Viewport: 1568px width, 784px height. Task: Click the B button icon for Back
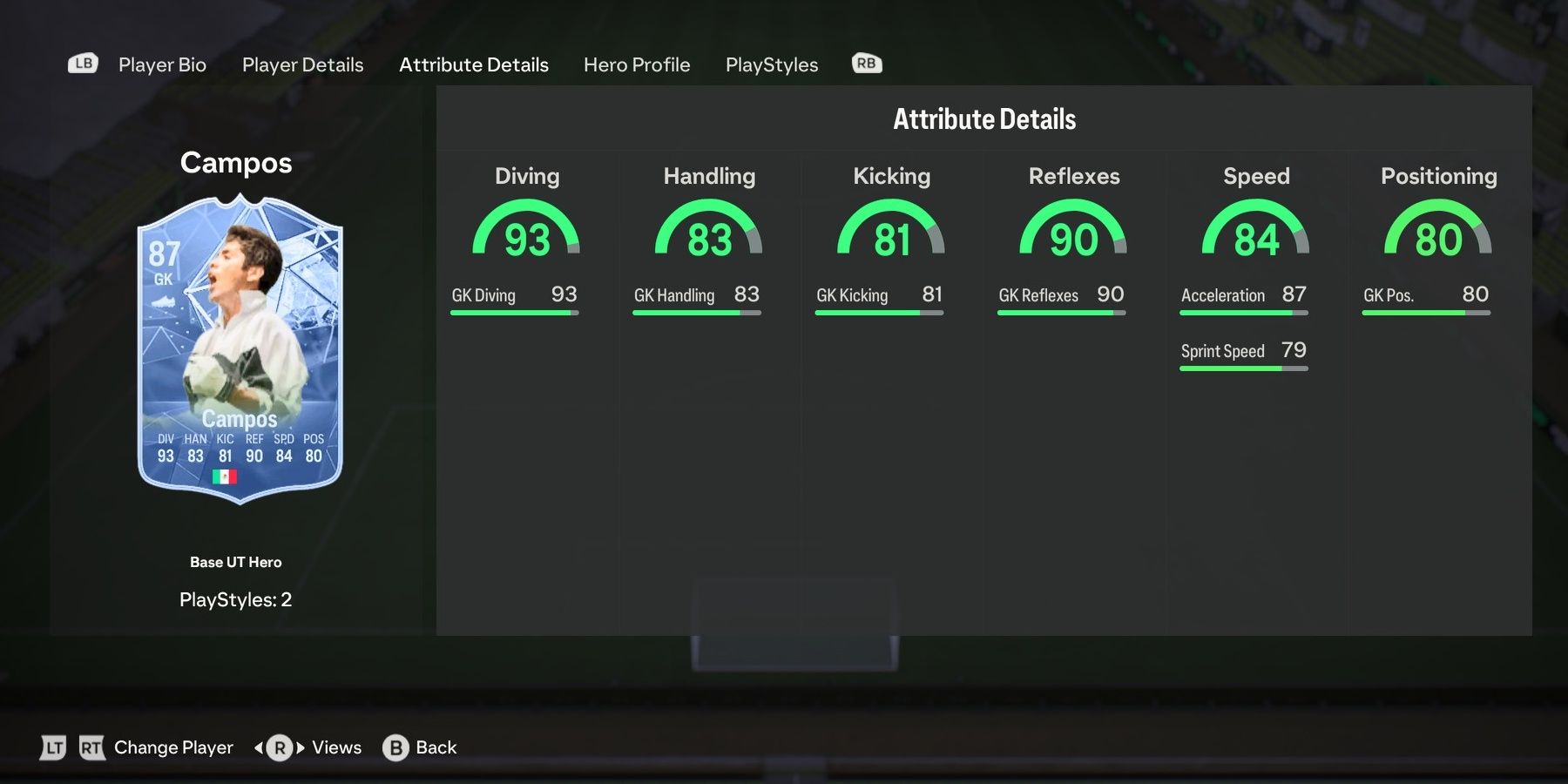[394, 747]
